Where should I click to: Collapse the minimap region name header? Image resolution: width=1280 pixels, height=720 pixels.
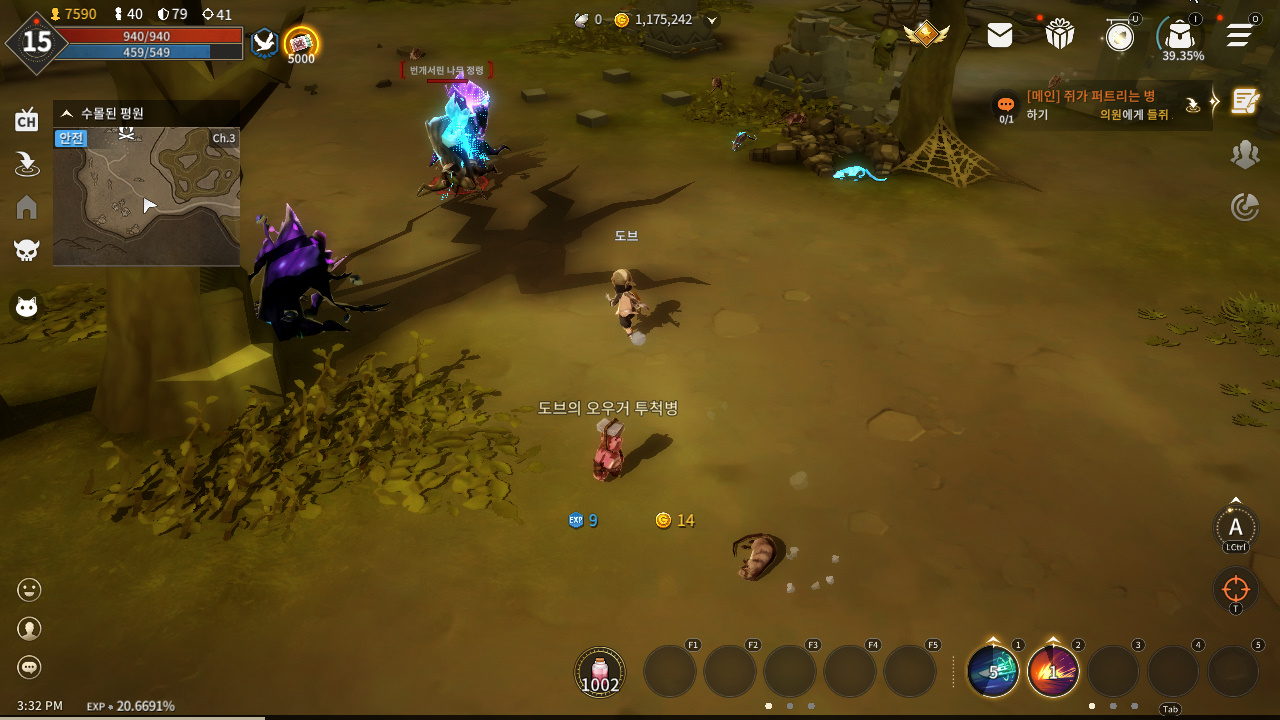(x=67, y=113)
